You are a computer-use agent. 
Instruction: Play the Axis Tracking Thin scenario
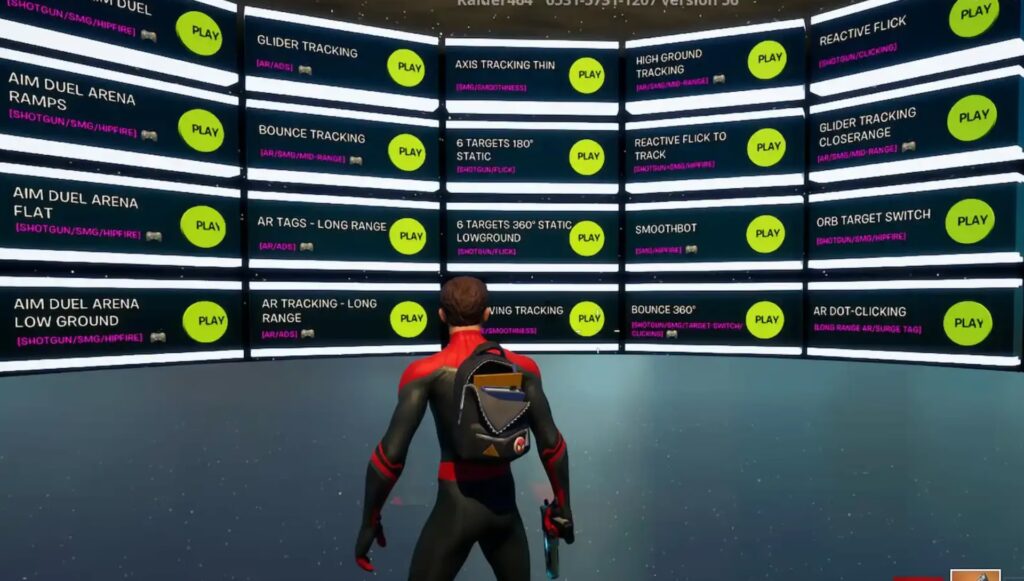586,75
